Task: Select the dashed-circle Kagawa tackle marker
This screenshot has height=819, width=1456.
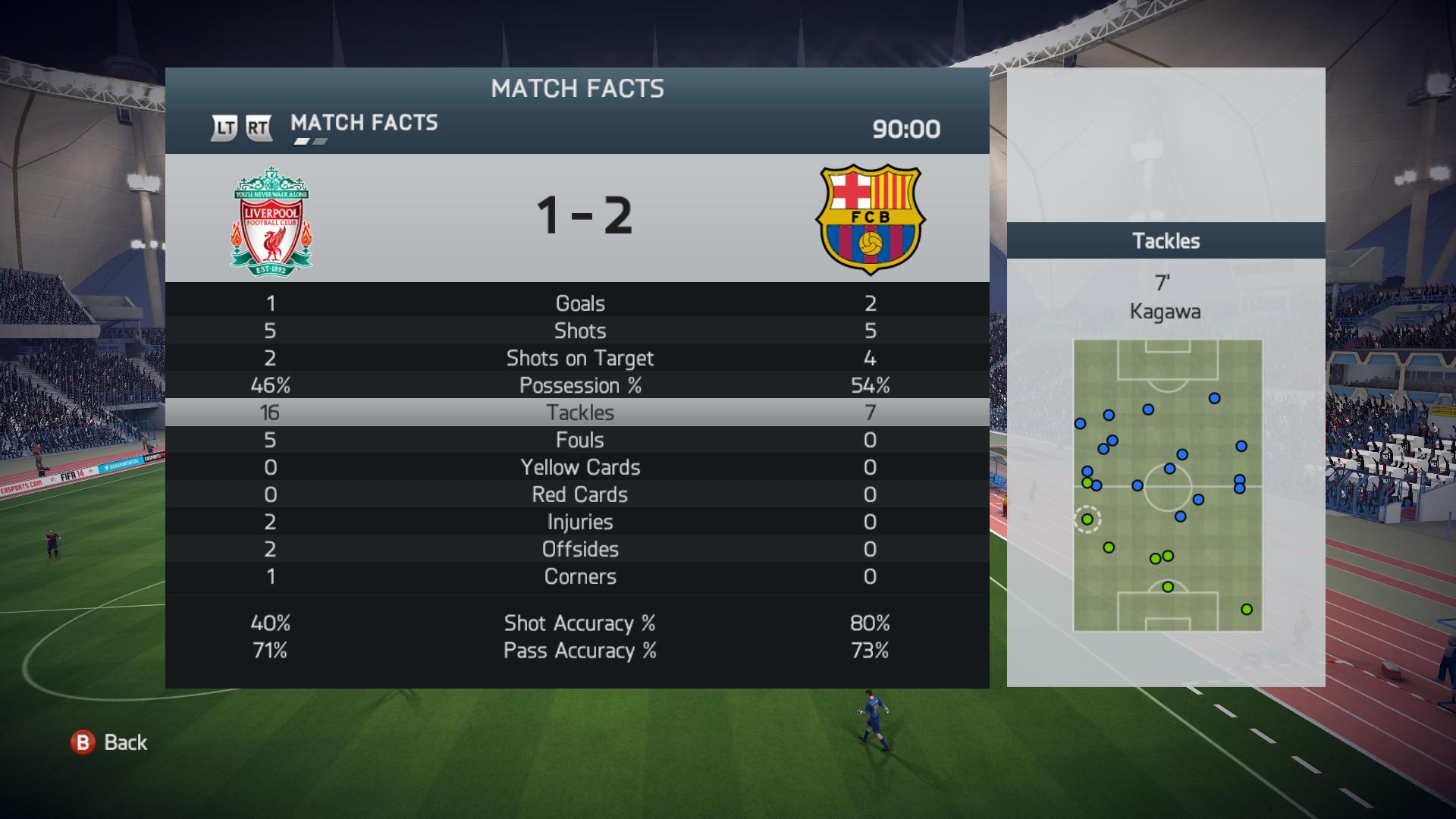Action: coord(1087,519)
